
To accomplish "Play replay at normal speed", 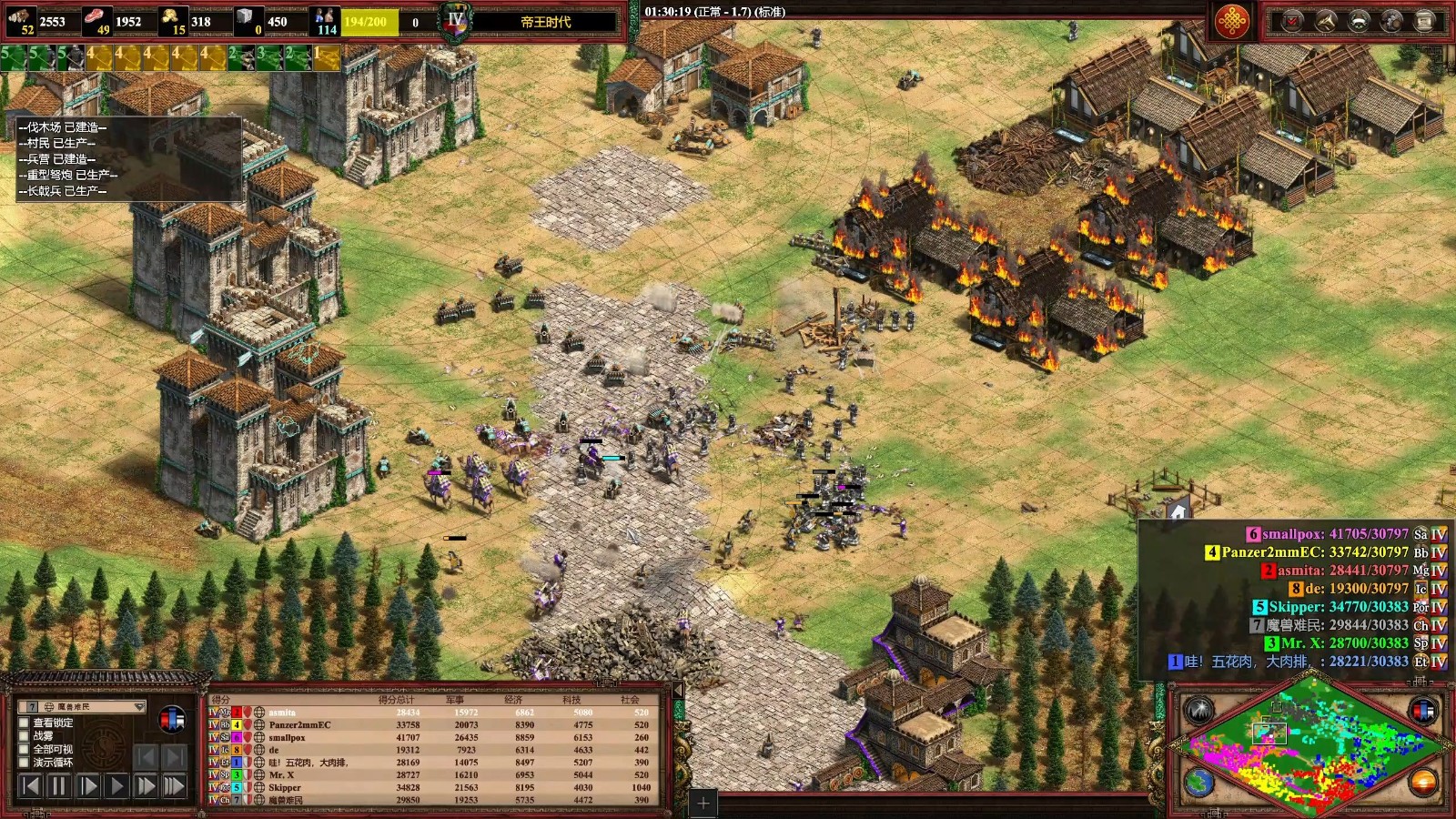I will (x=116, y=785).
